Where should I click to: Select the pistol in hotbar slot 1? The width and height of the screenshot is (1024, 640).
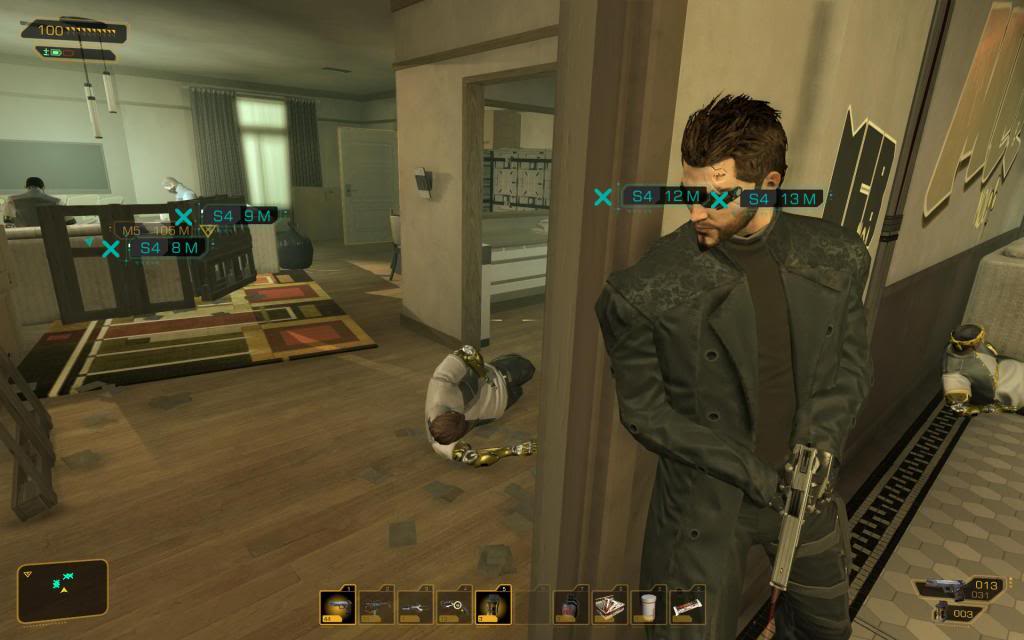coord(337,606)
